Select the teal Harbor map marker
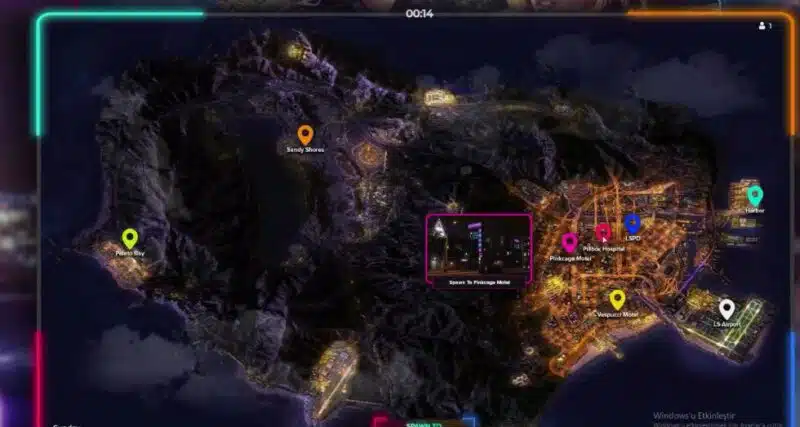 [x=754, y=196]
